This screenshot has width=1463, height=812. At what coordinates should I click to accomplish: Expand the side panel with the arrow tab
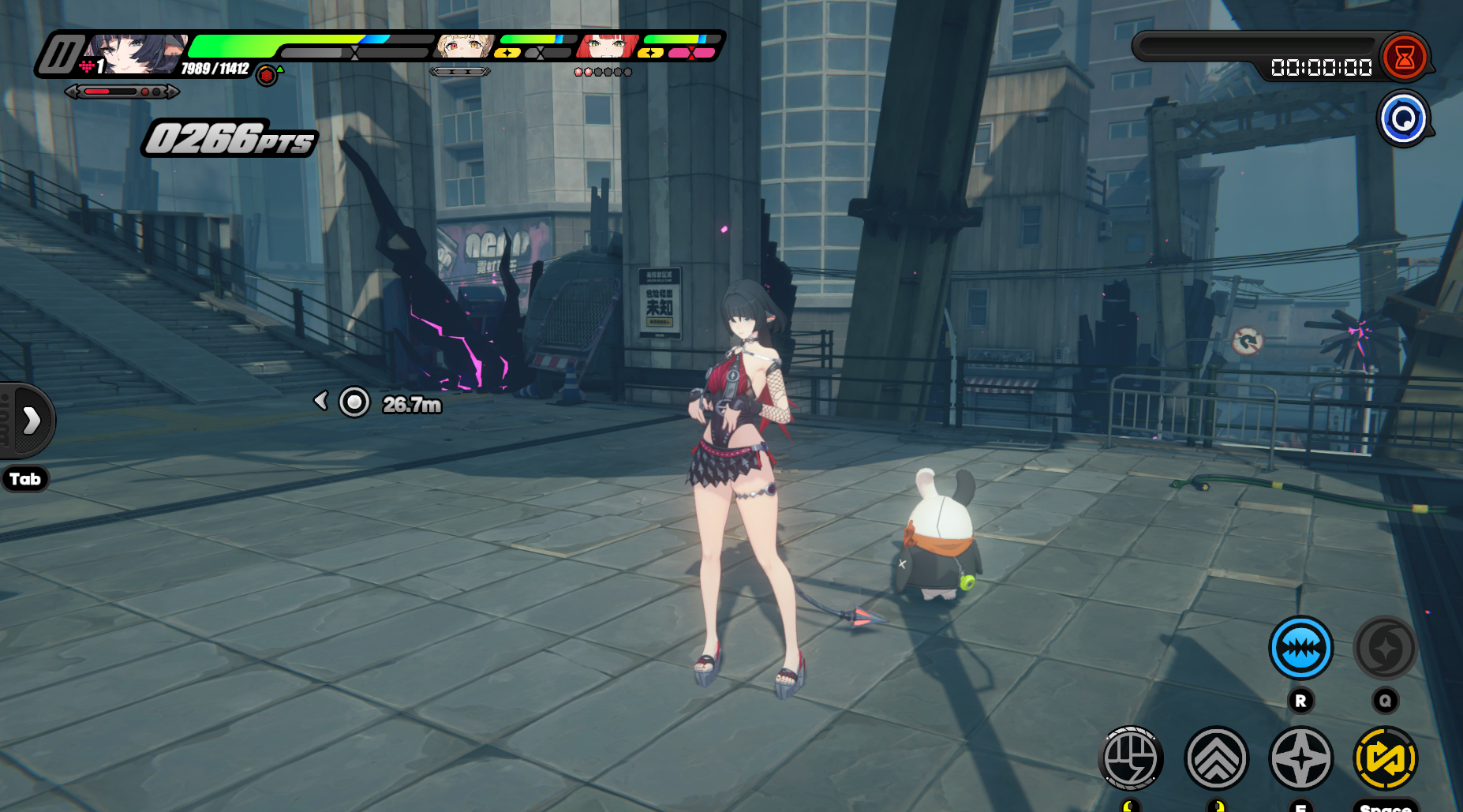click(30, 421)
